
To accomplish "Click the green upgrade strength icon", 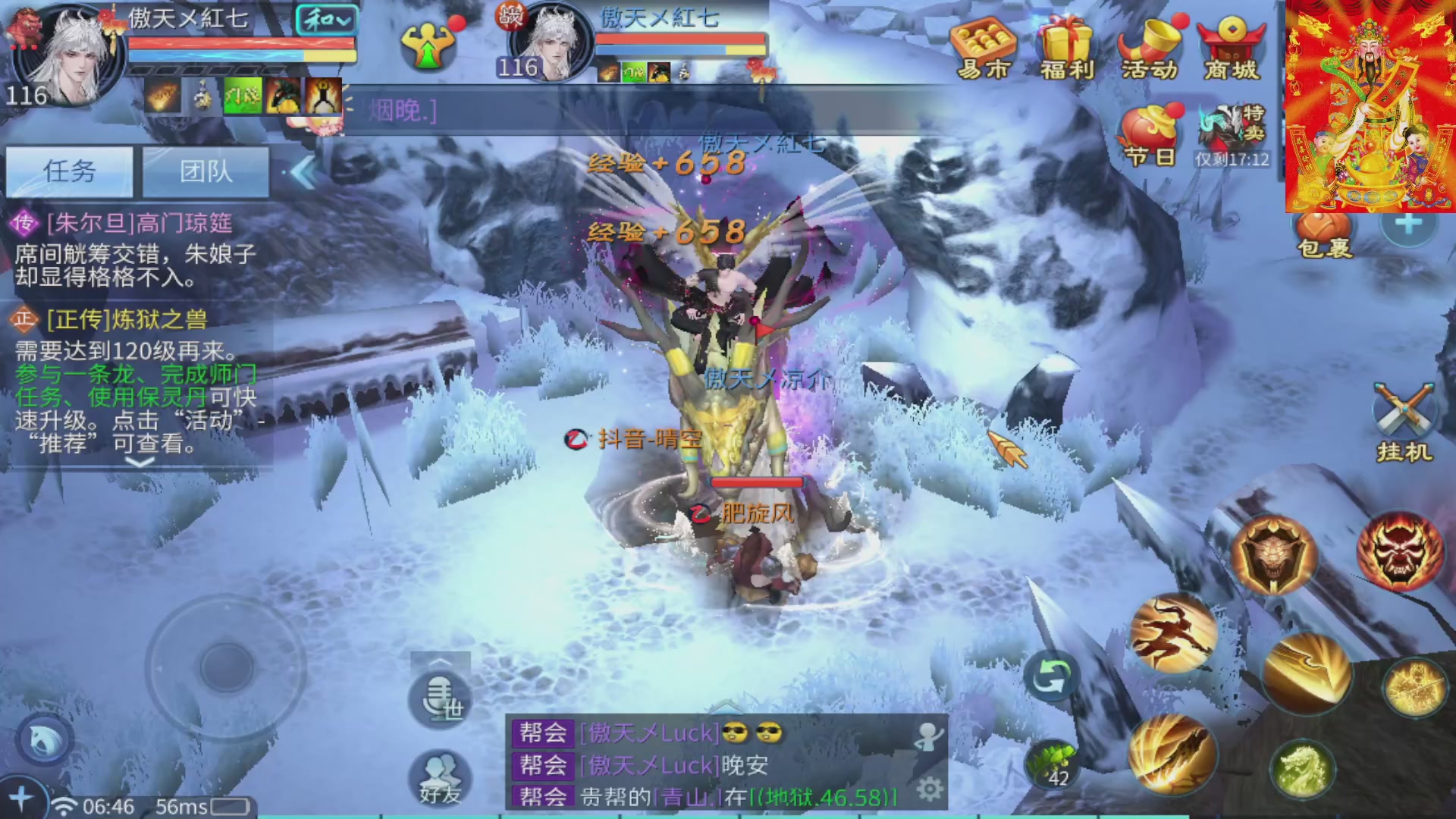I will [x=428, y=45].
